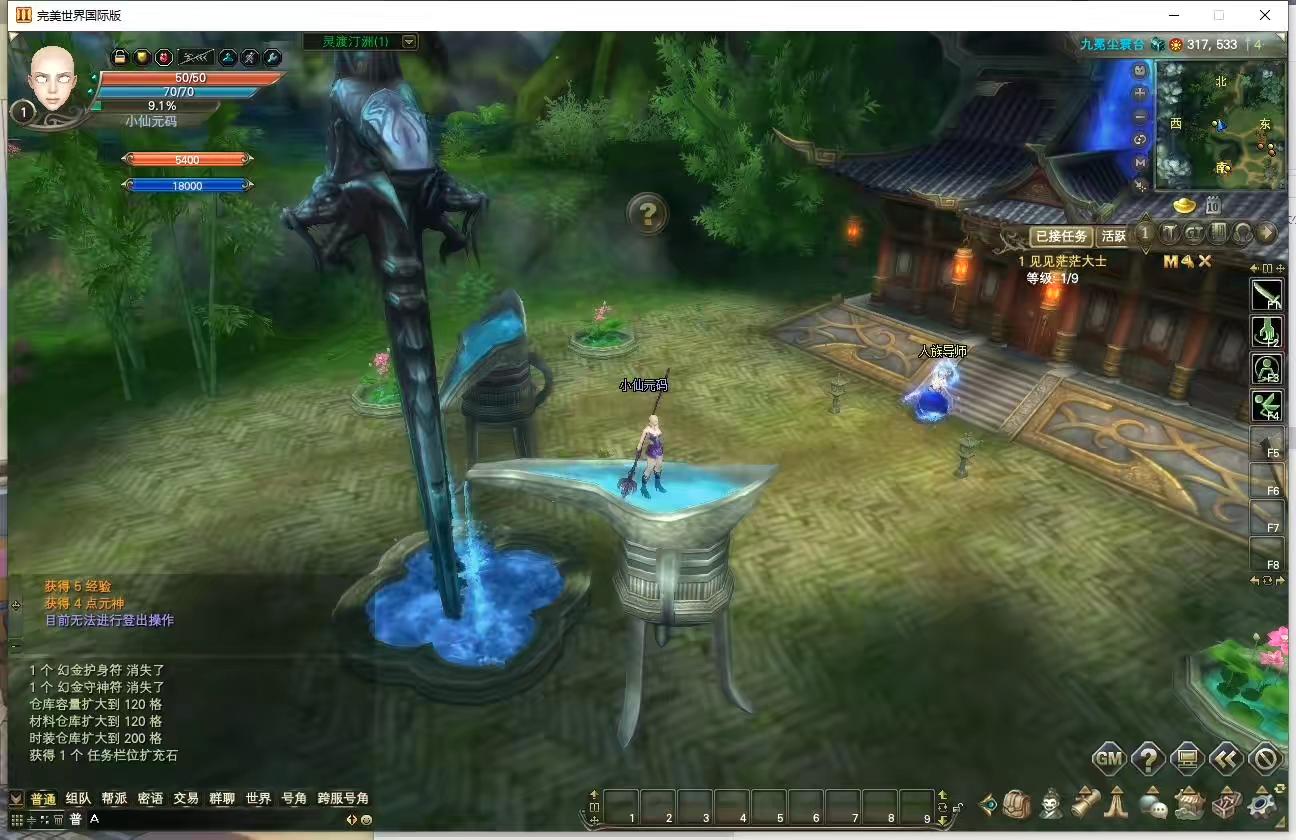The height and width of the screenshot is (840, 1296).
Task: Toggle the lock icon above the health bar
Action: [120, 57]
